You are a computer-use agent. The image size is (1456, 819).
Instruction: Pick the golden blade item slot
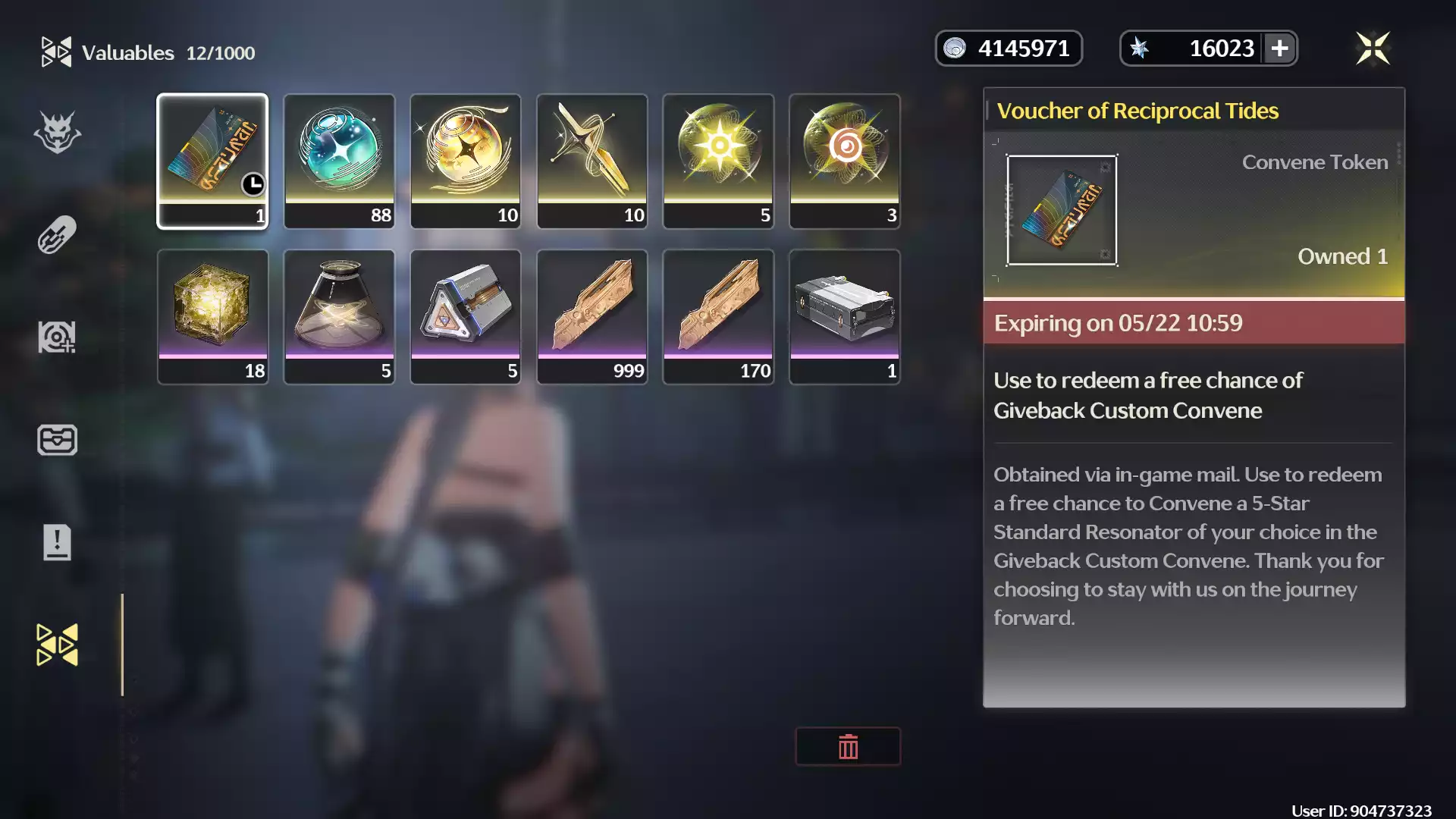click(592, 161)
